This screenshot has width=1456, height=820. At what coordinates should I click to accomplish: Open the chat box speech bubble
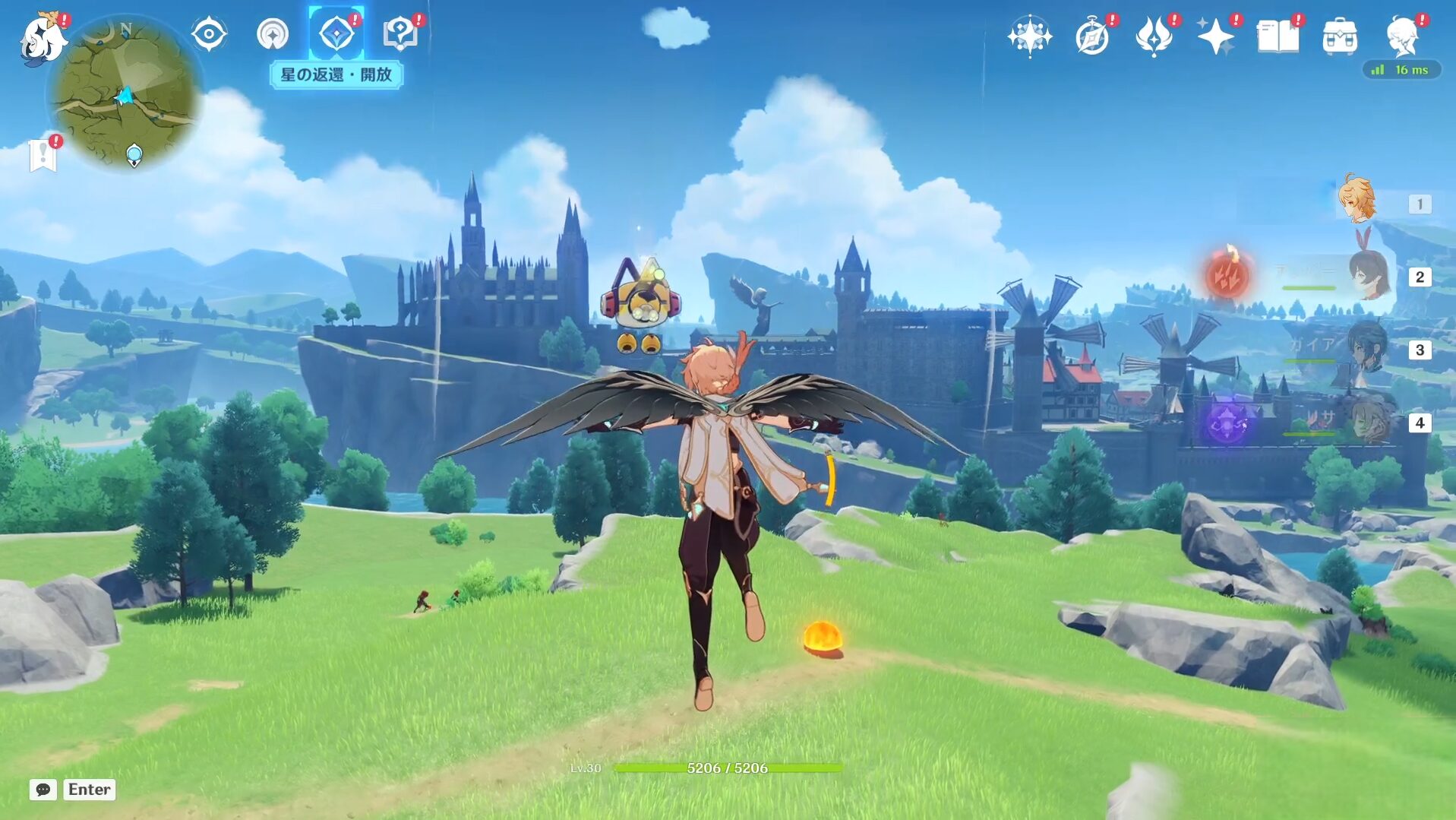point(43,790)
